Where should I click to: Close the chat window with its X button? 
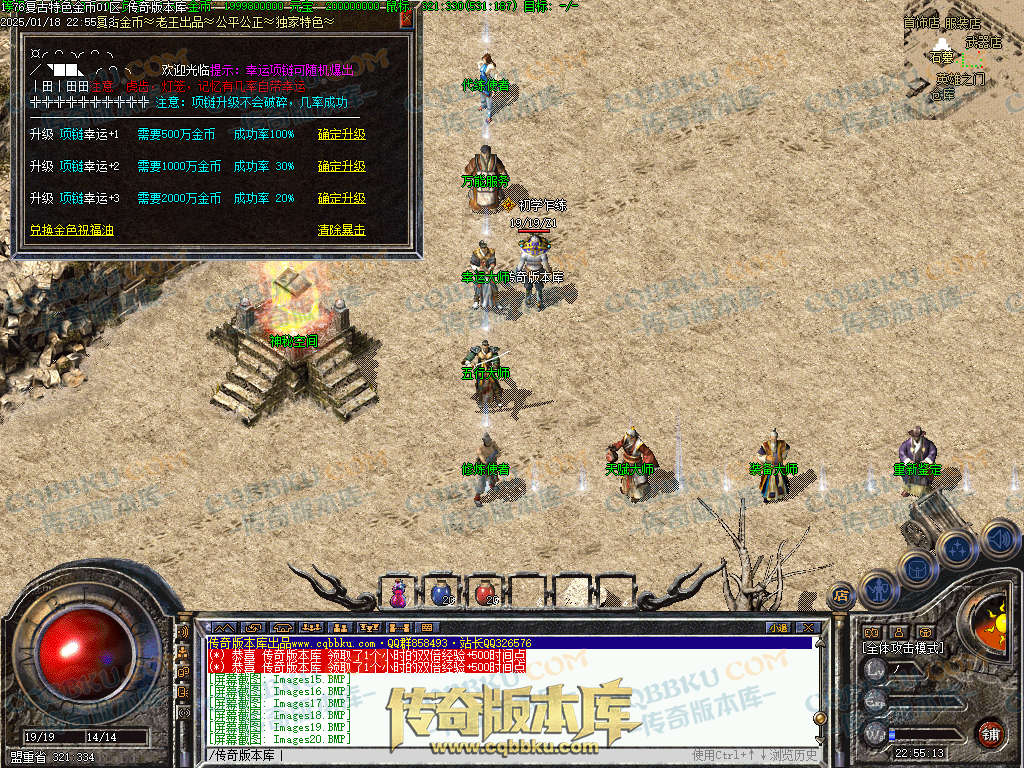coord(807,627)
